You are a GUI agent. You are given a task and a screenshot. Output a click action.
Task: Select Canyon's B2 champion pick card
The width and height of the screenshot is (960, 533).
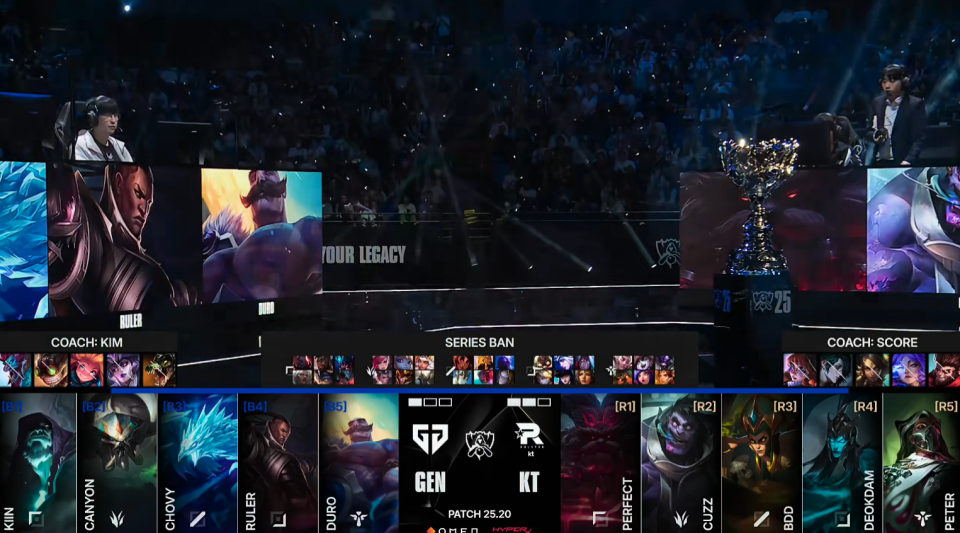coord(118,462)
